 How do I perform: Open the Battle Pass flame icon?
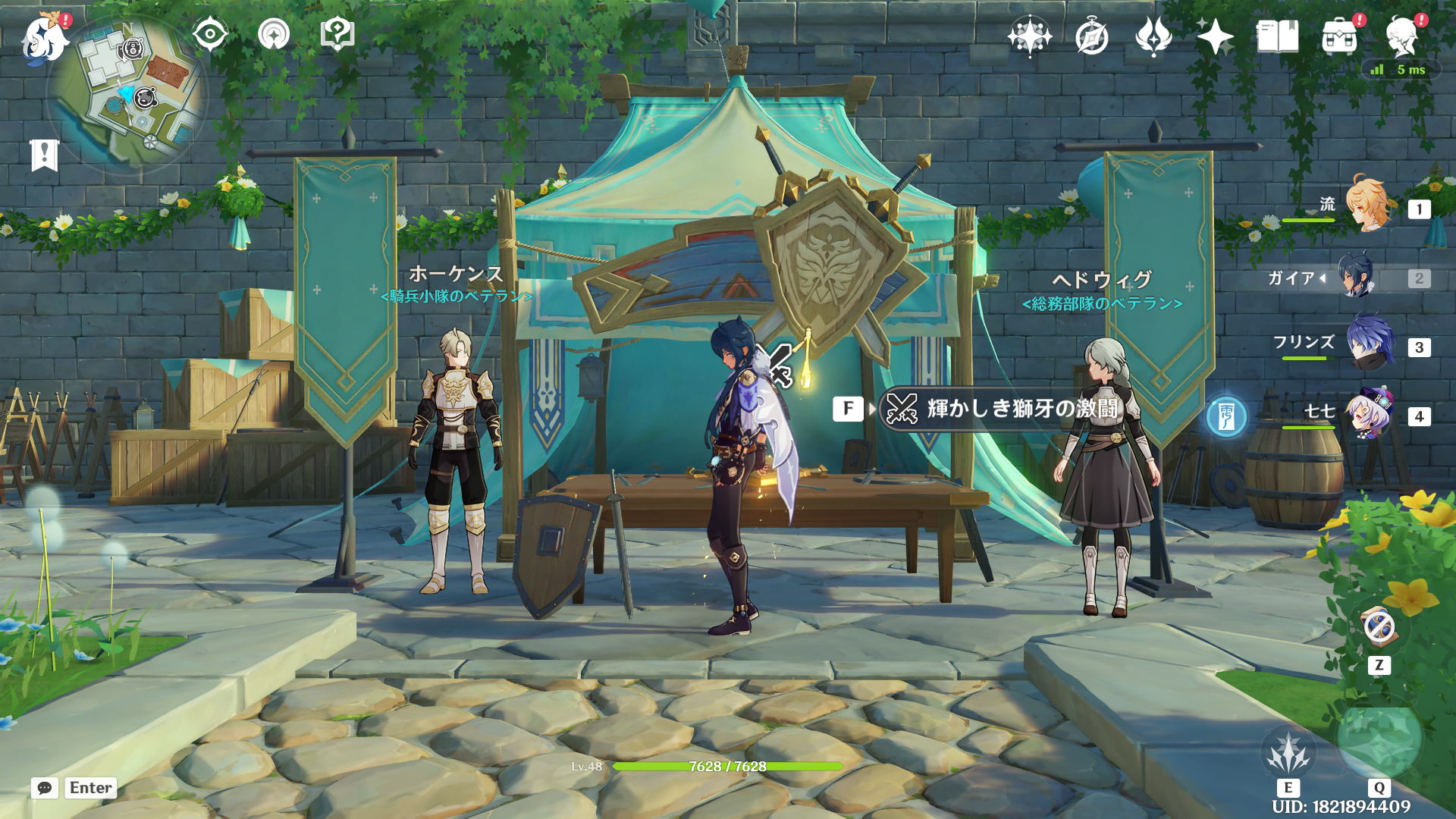pyautogui.click(x=1153, y=36)
